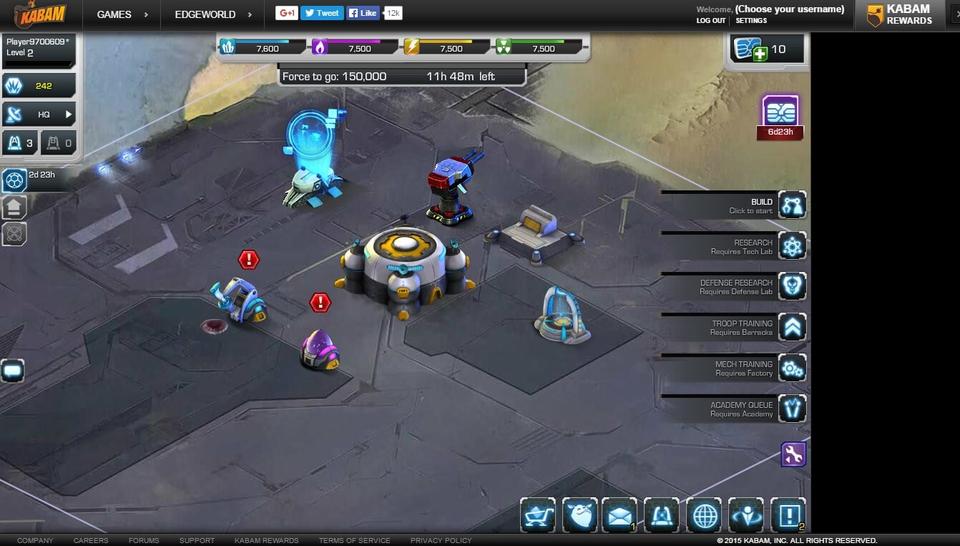Open the exclamation mark quests button

(x=787, y=515)
